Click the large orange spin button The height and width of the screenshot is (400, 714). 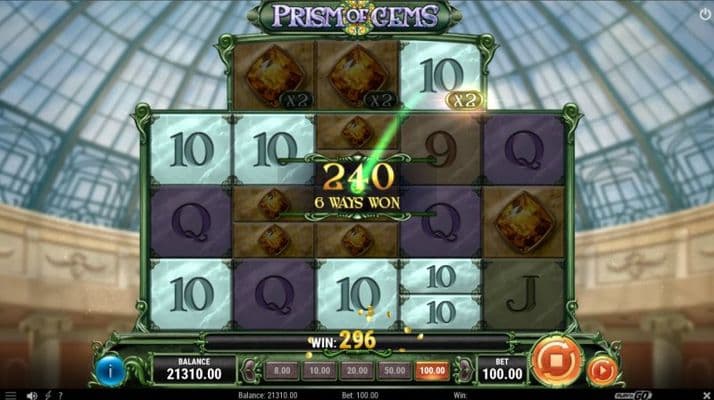click(557, 362)
